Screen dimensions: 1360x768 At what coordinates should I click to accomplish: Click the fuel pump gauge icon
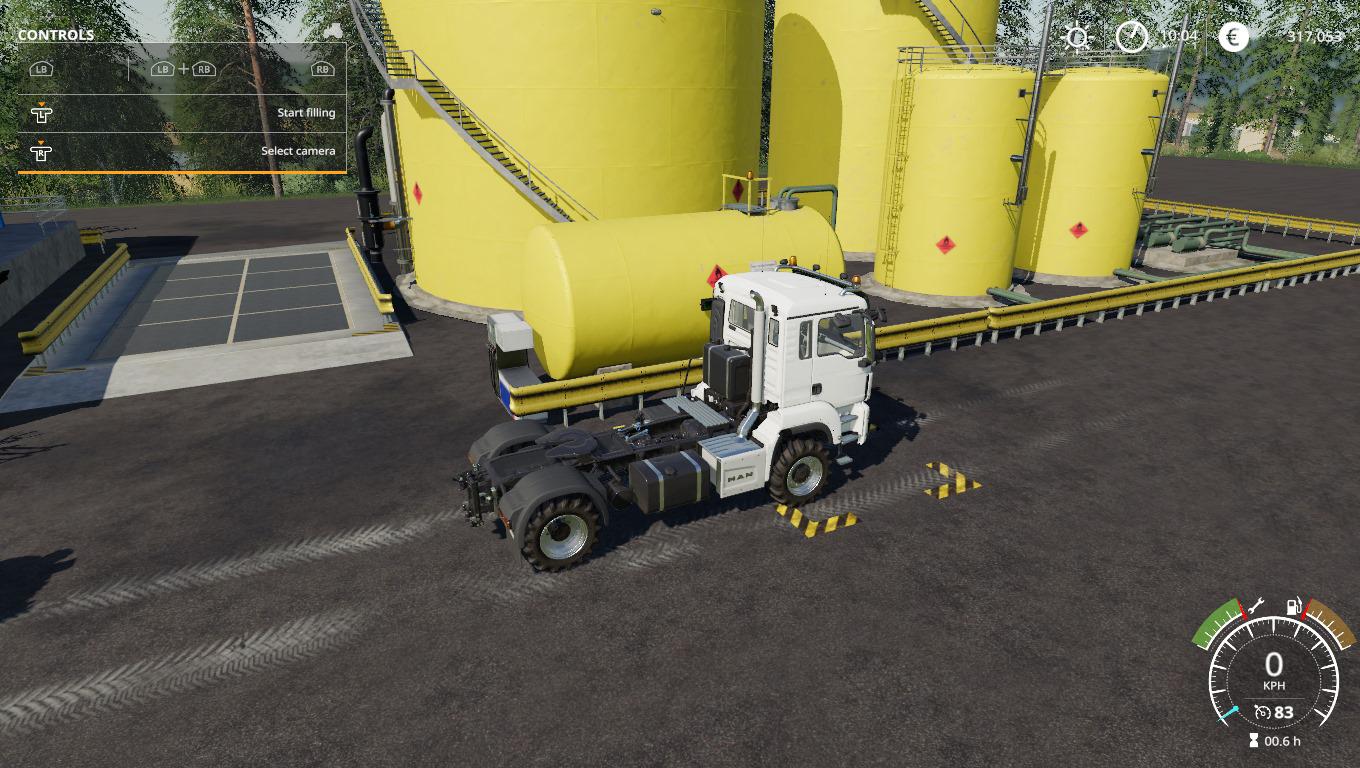tap(1294, 606)
